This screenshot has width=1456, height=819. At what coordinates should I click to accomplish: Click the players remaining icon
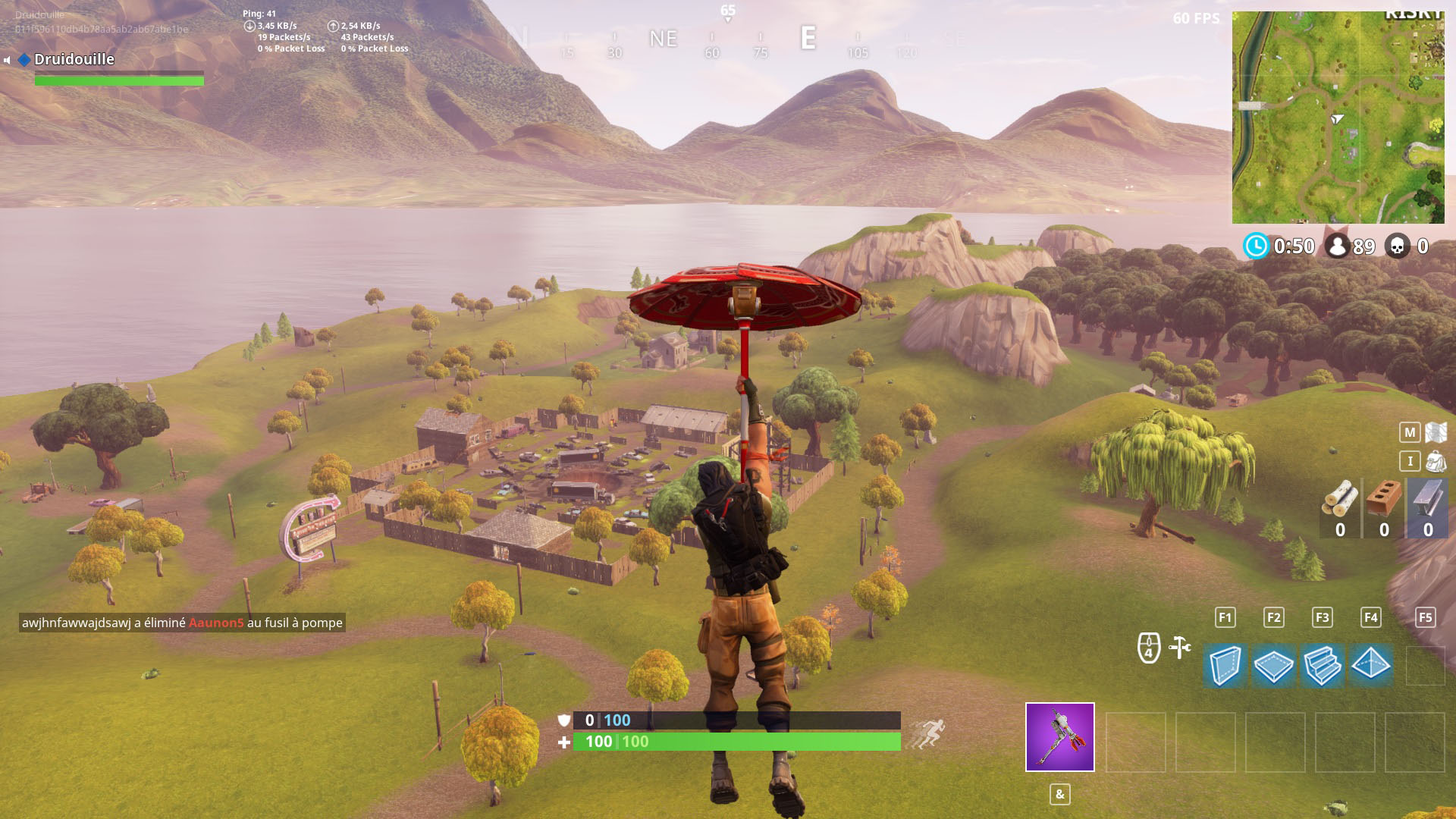tap(1339, 246)
